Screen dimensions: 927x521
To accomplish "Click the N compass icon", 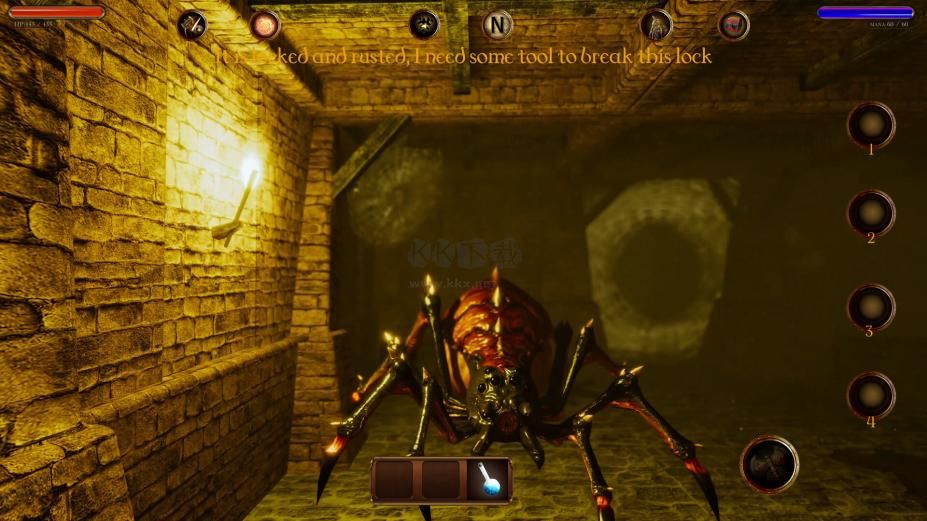I will pyautogui.click(x=497, y=24).
